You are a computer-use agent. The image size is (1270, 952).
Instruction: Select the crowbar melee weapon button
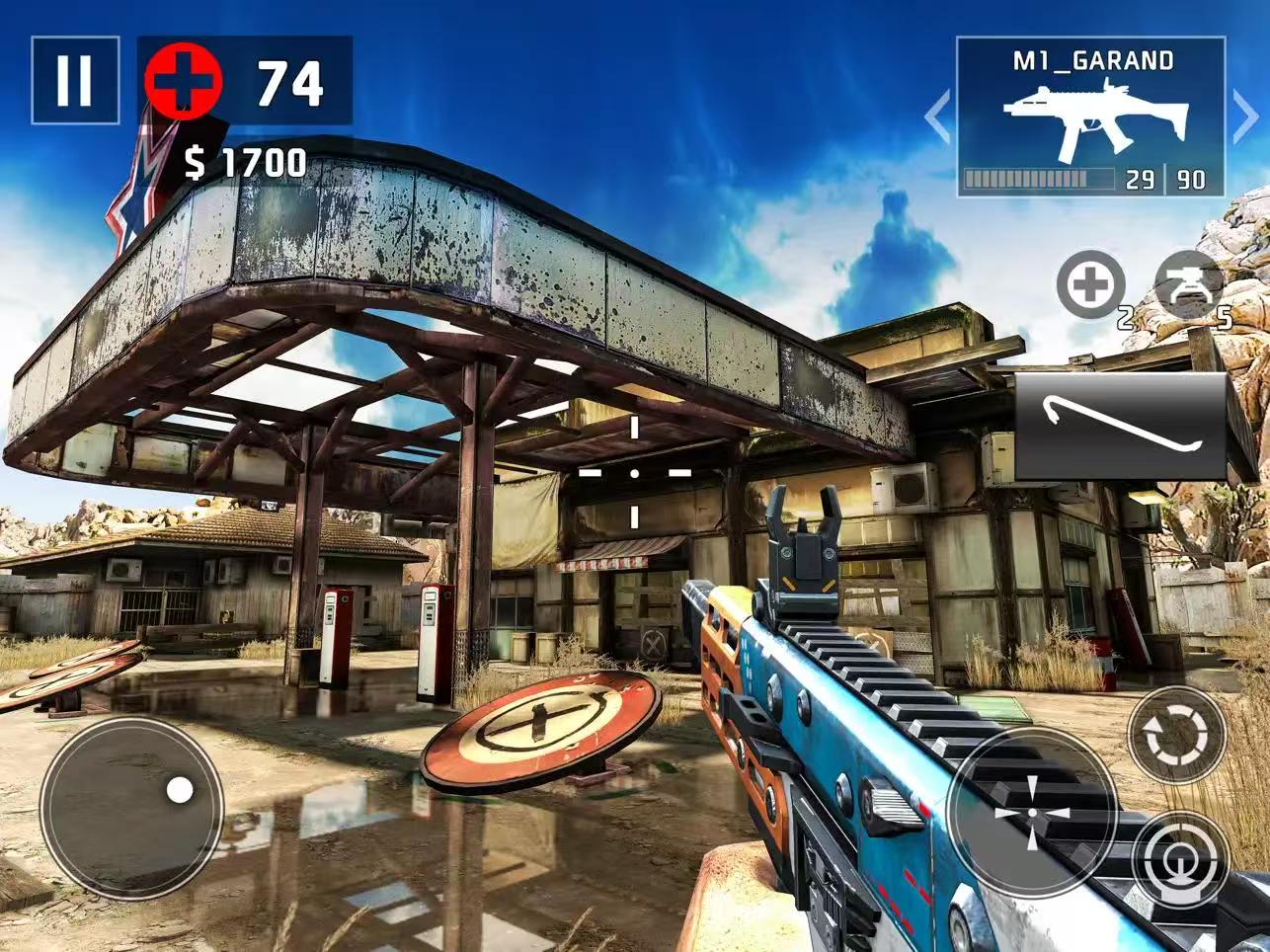[x=1120, y=427]
